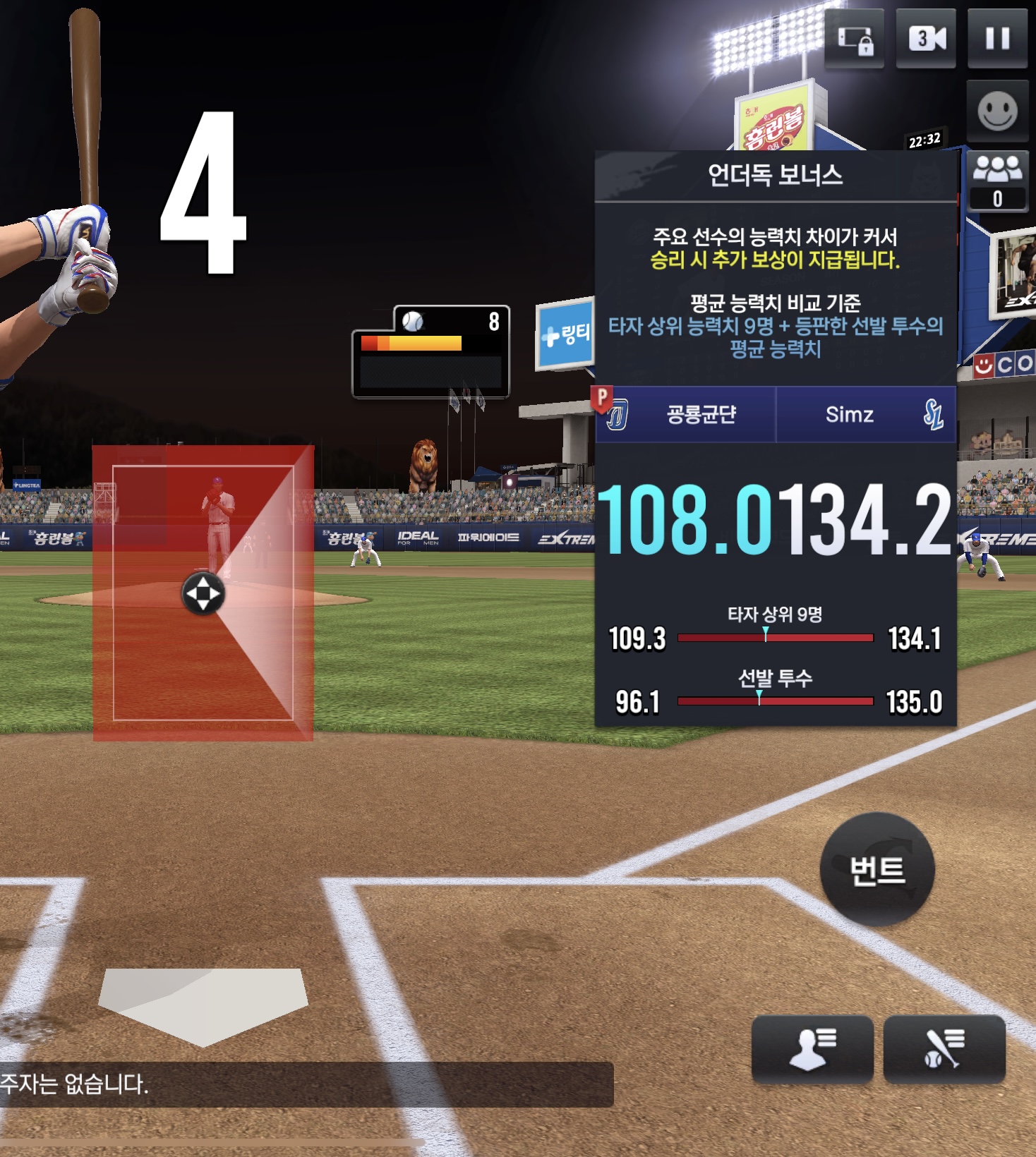Viewport: 1036px width, 1157px height.
Task: Open the bat and ball list button
Action: 944,1048
